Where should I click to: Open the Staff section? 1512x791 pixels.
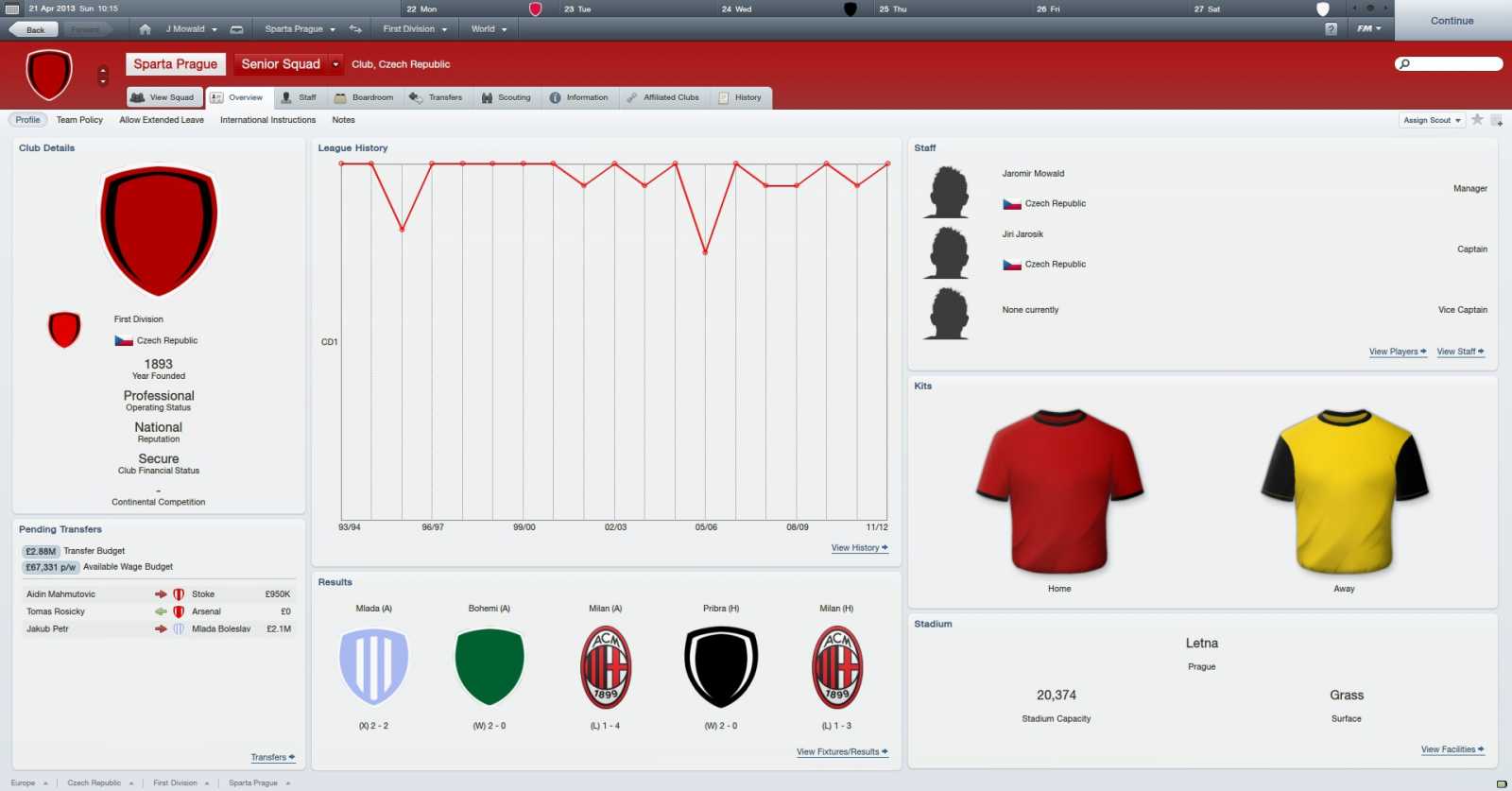(x=300, y=96)
